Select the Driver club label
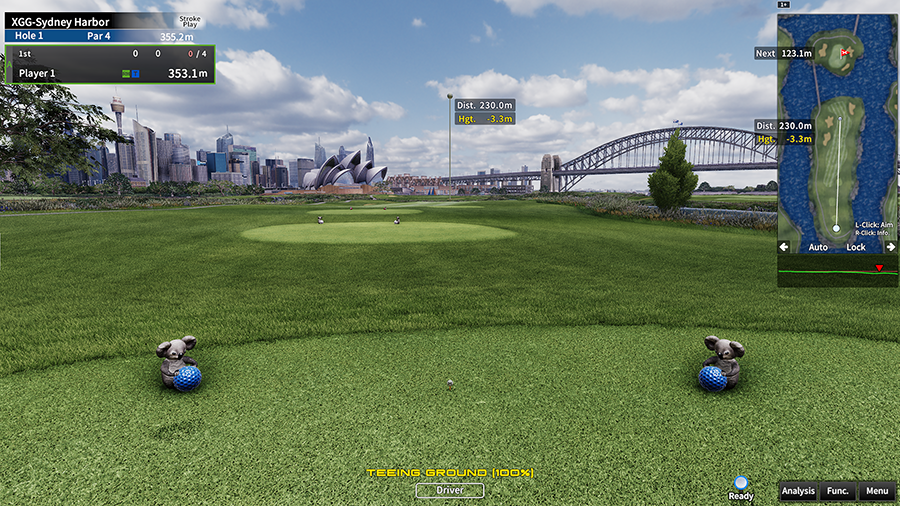900x506 pixels. click(450, 490)
